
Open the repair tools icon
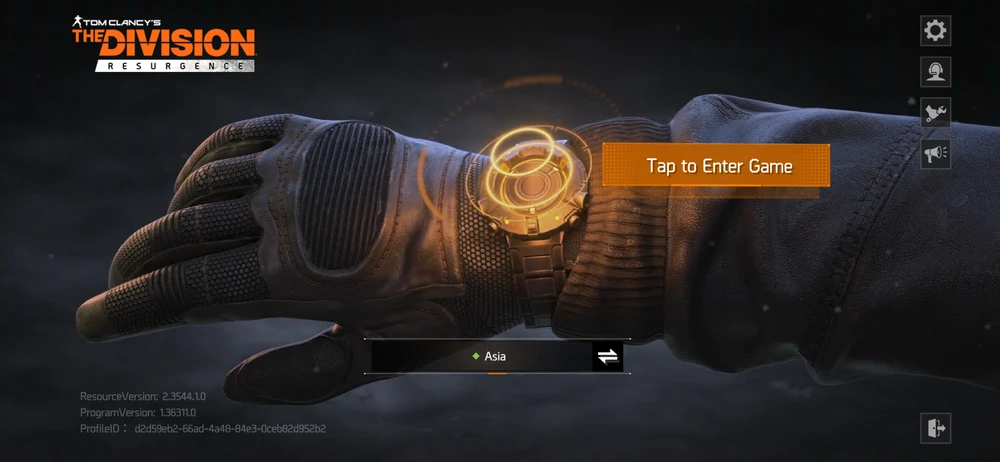click(935, 113)
